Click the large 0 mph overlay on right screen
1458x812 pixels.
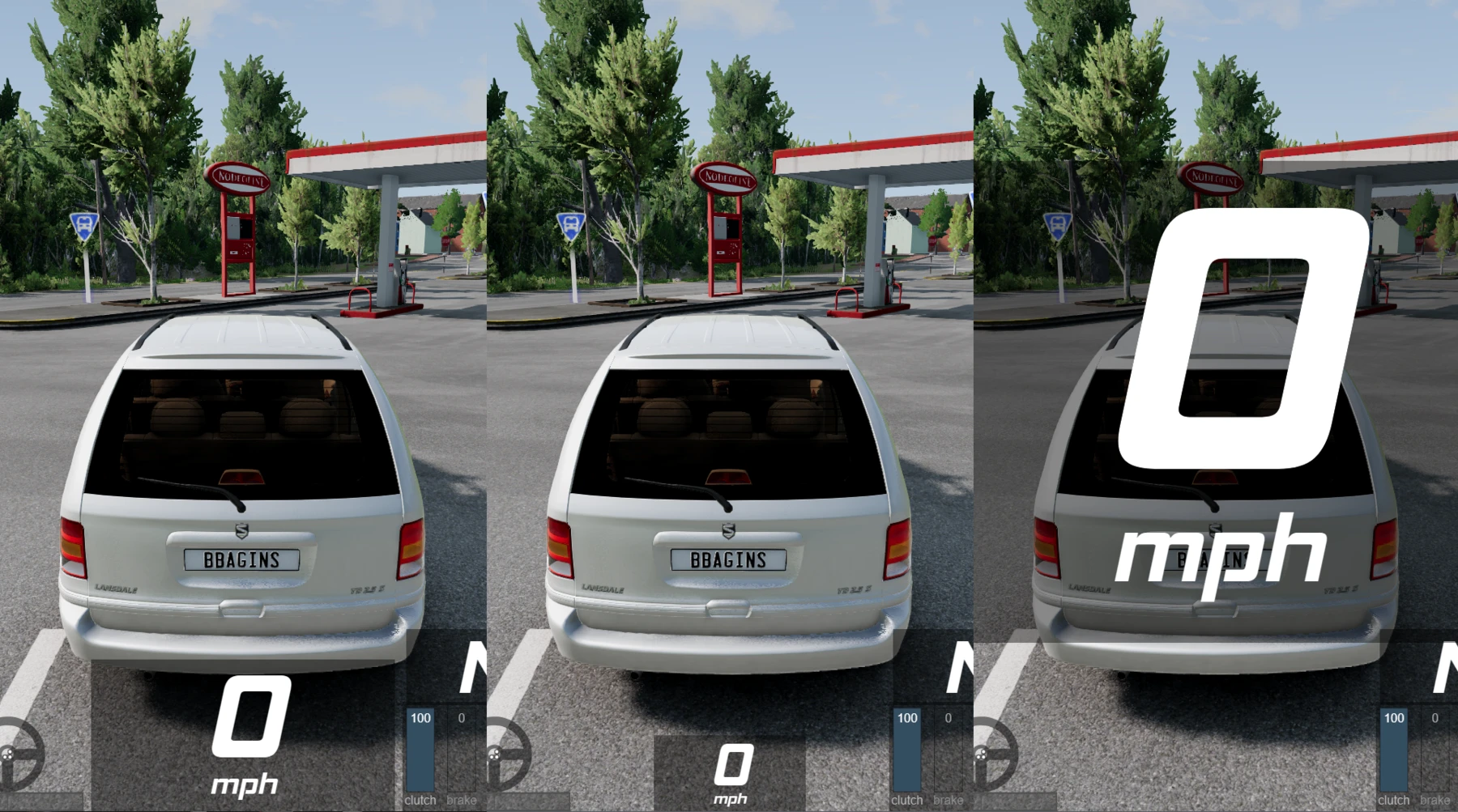tap(1239, 380)
